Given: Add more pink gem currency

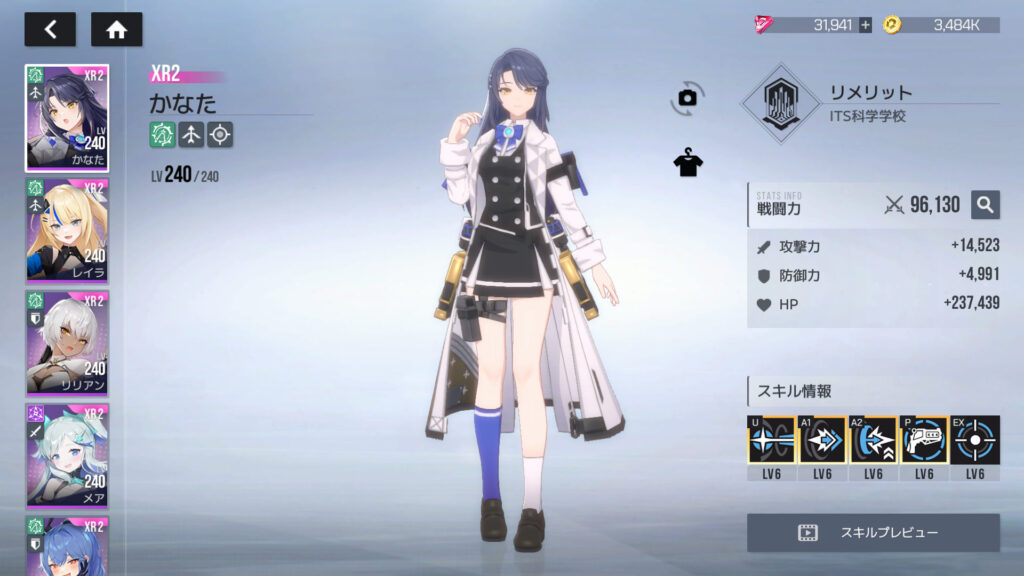Looking at the screenshot, I should pos(865,25).
